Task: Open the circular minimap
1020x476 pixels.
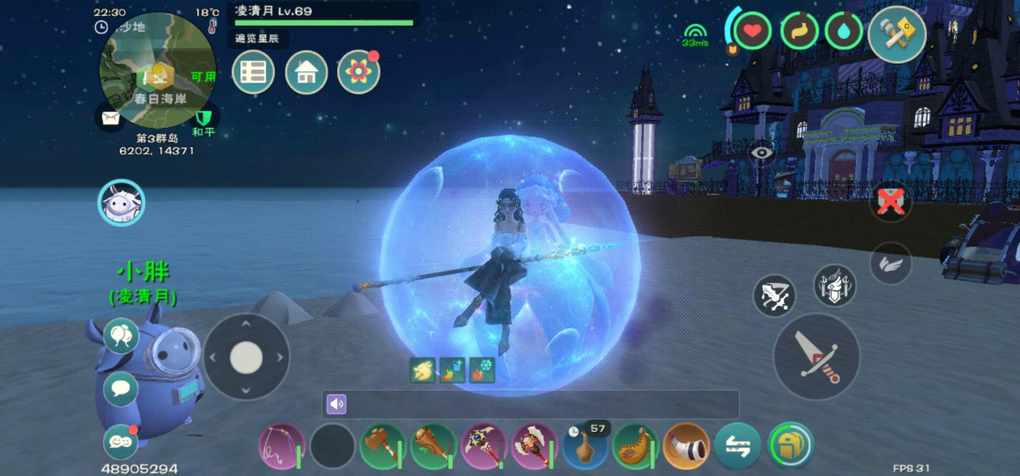Action: [x=157, y=62]
